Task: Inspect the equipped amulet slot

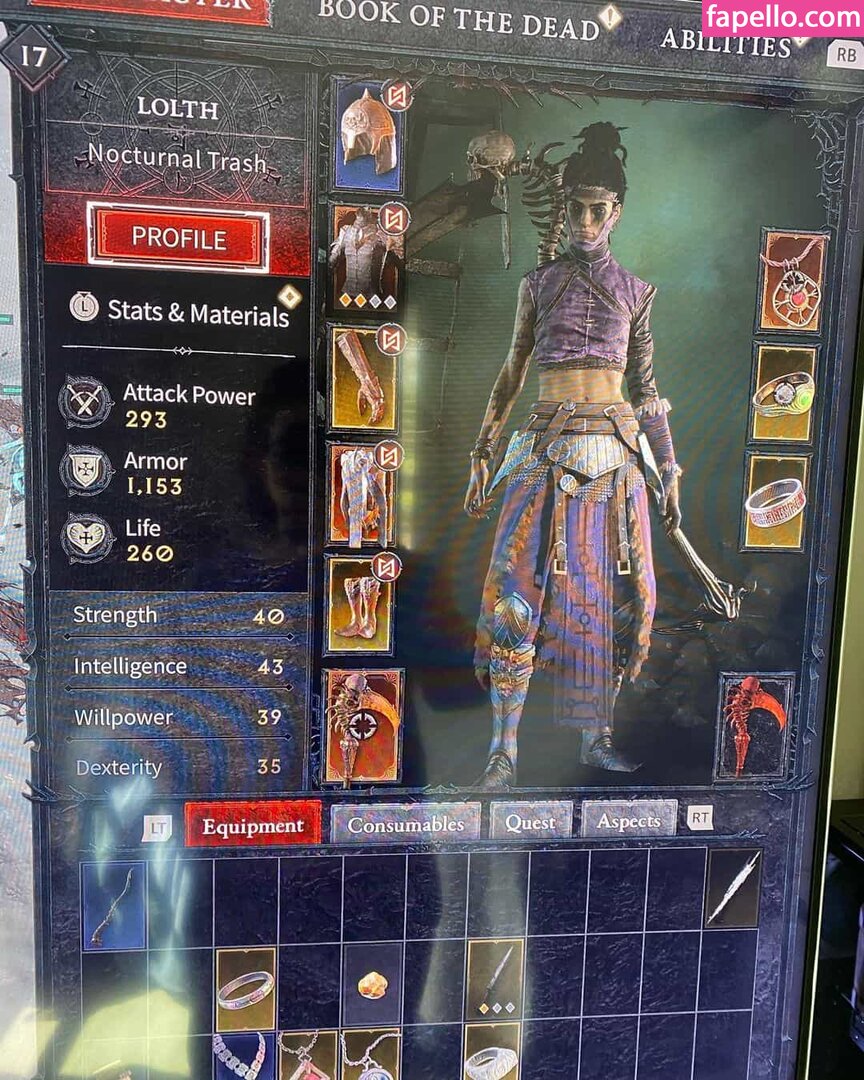Action: (x=792, y=281)
